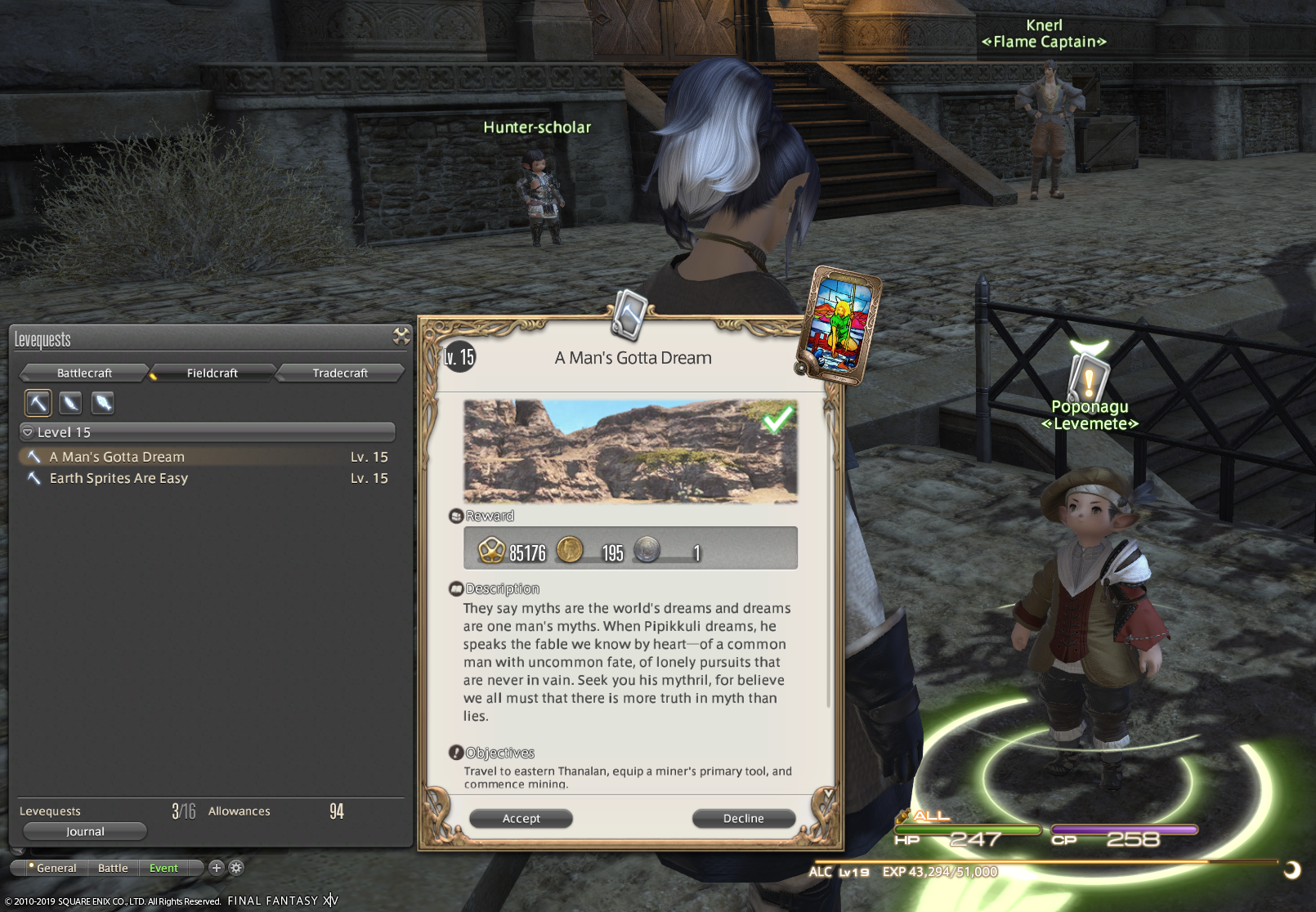Close the Levequests window

[x=401, y=336]
